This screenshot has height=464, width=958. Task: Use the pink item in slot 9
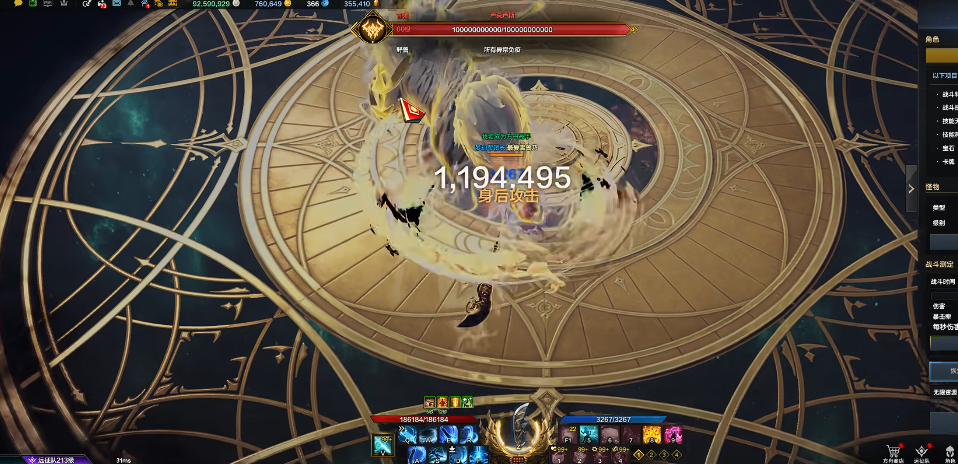point(674,435)
